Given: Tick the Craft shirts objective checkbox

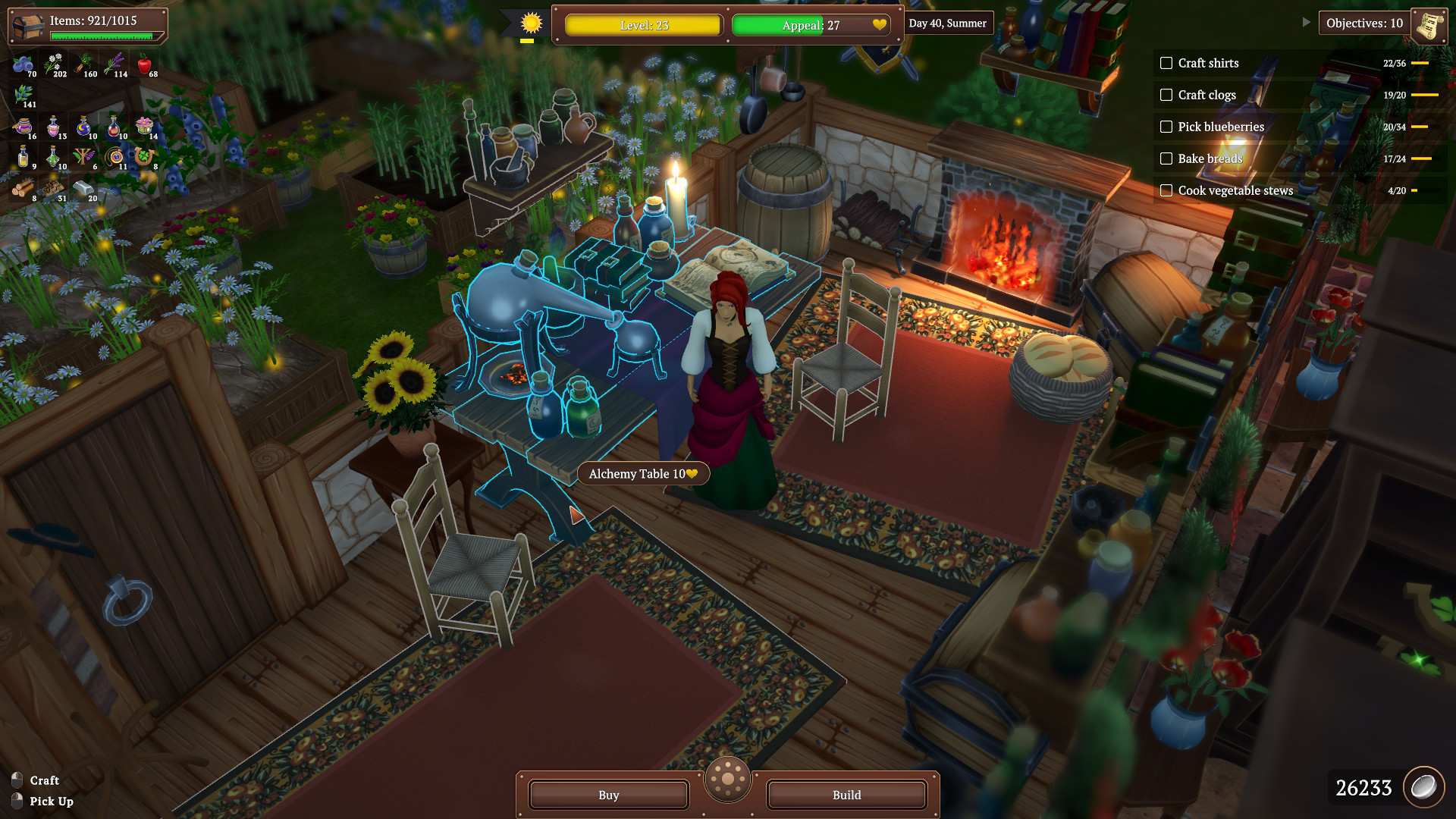Looking at the screenshot, I should coord(1166,63).
